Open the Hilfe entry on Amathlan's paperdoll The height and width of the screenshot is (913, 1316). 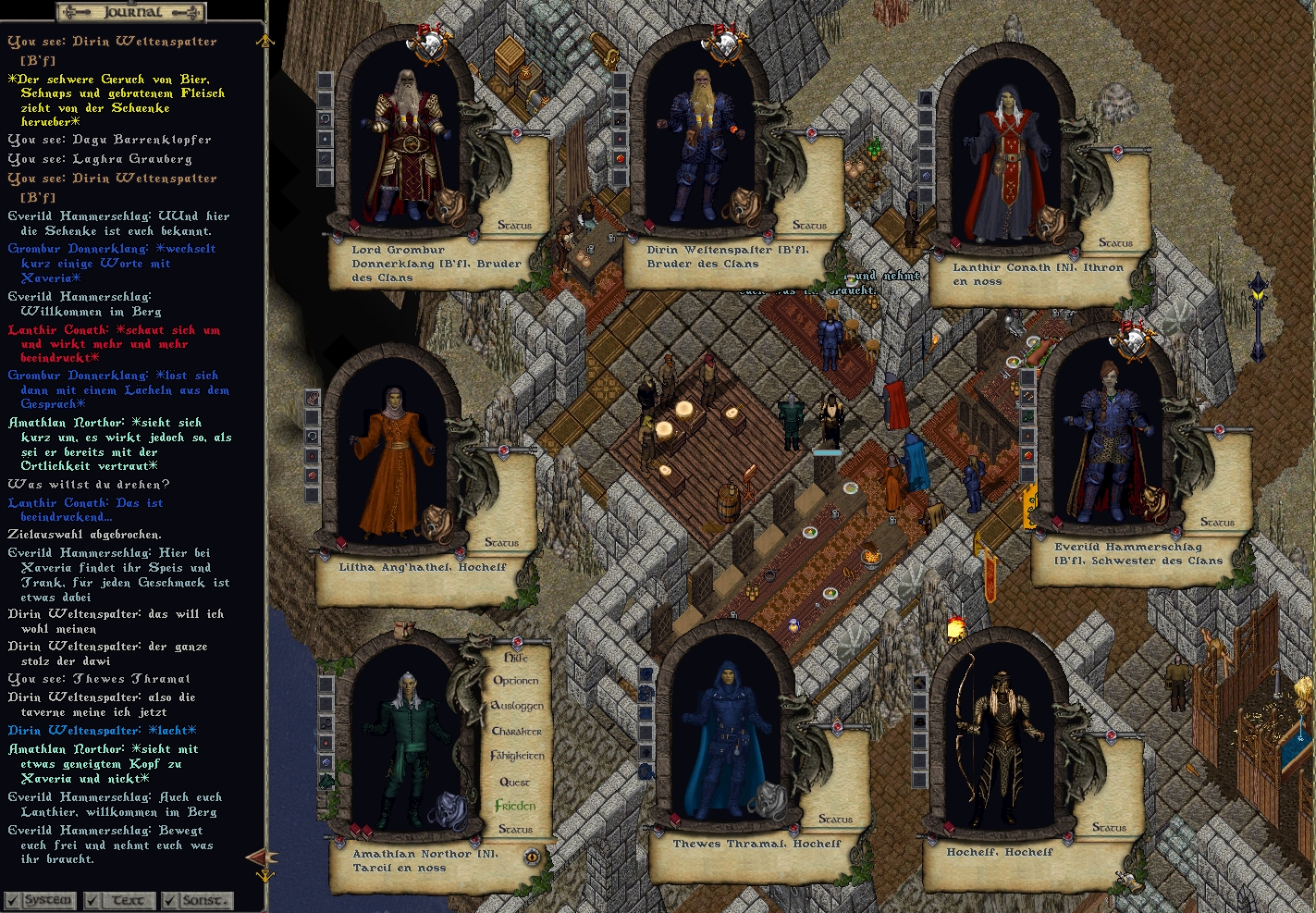coord(516,658)
